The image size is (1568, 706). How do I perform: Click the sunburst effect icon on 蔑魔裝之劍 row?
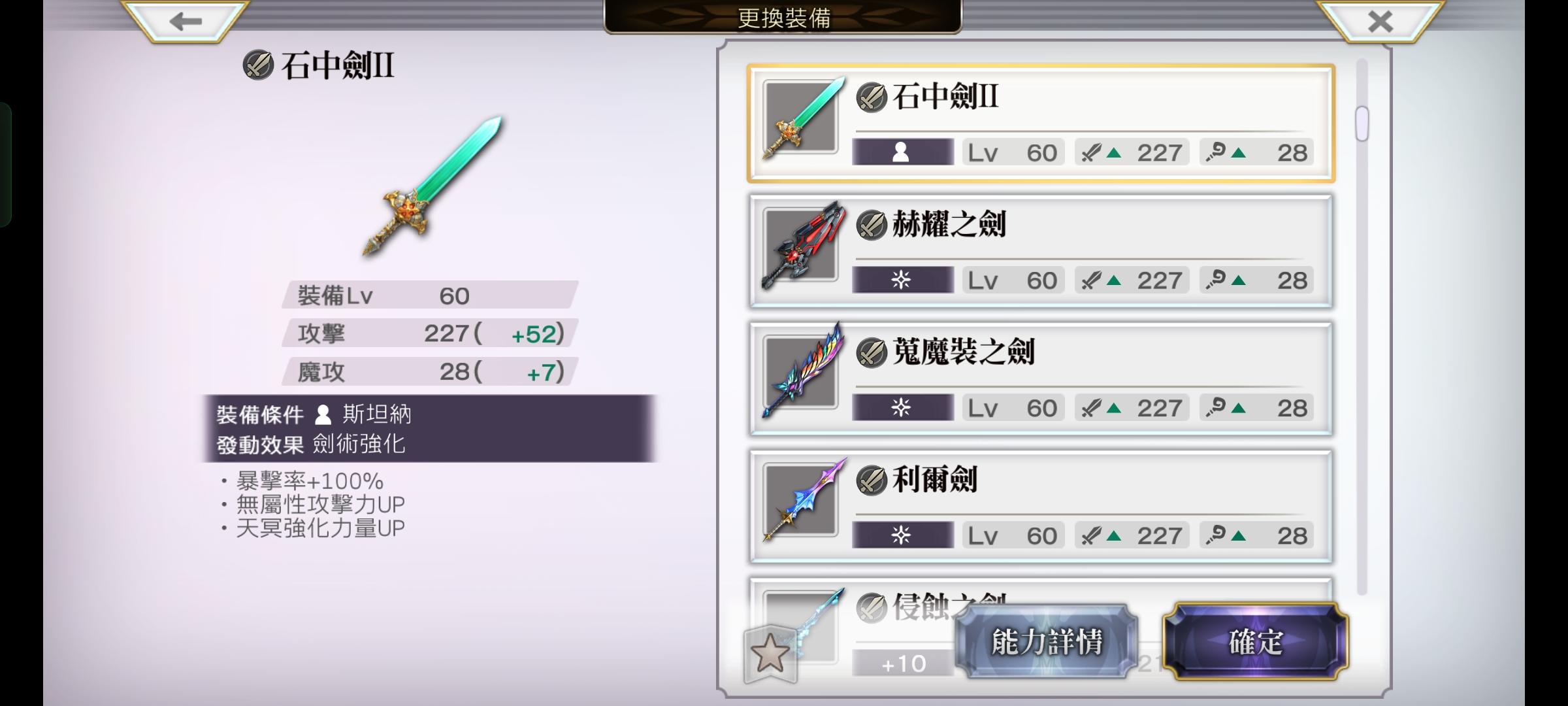point(902,407)
